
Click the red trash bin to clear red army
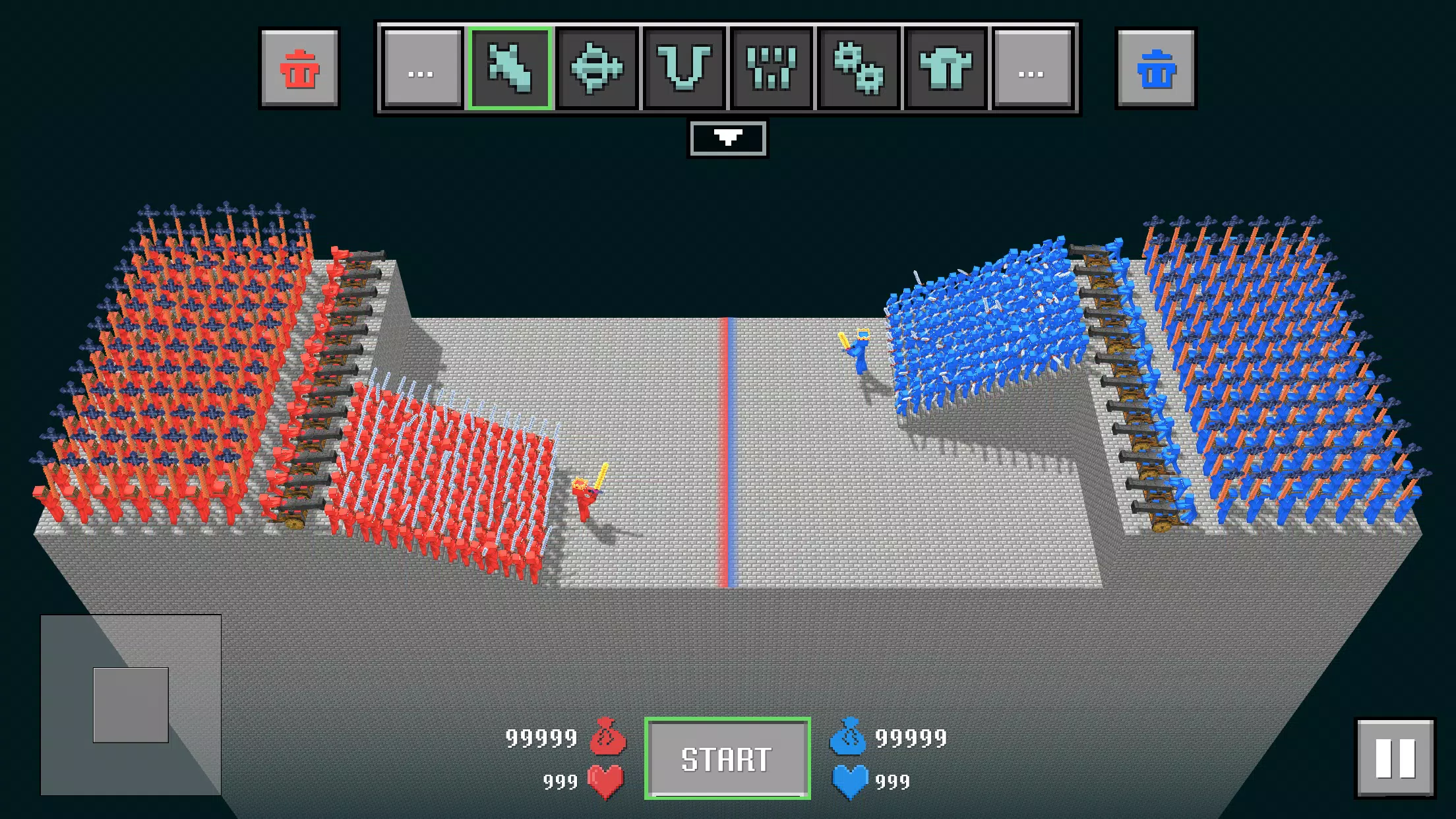[300, 69]
